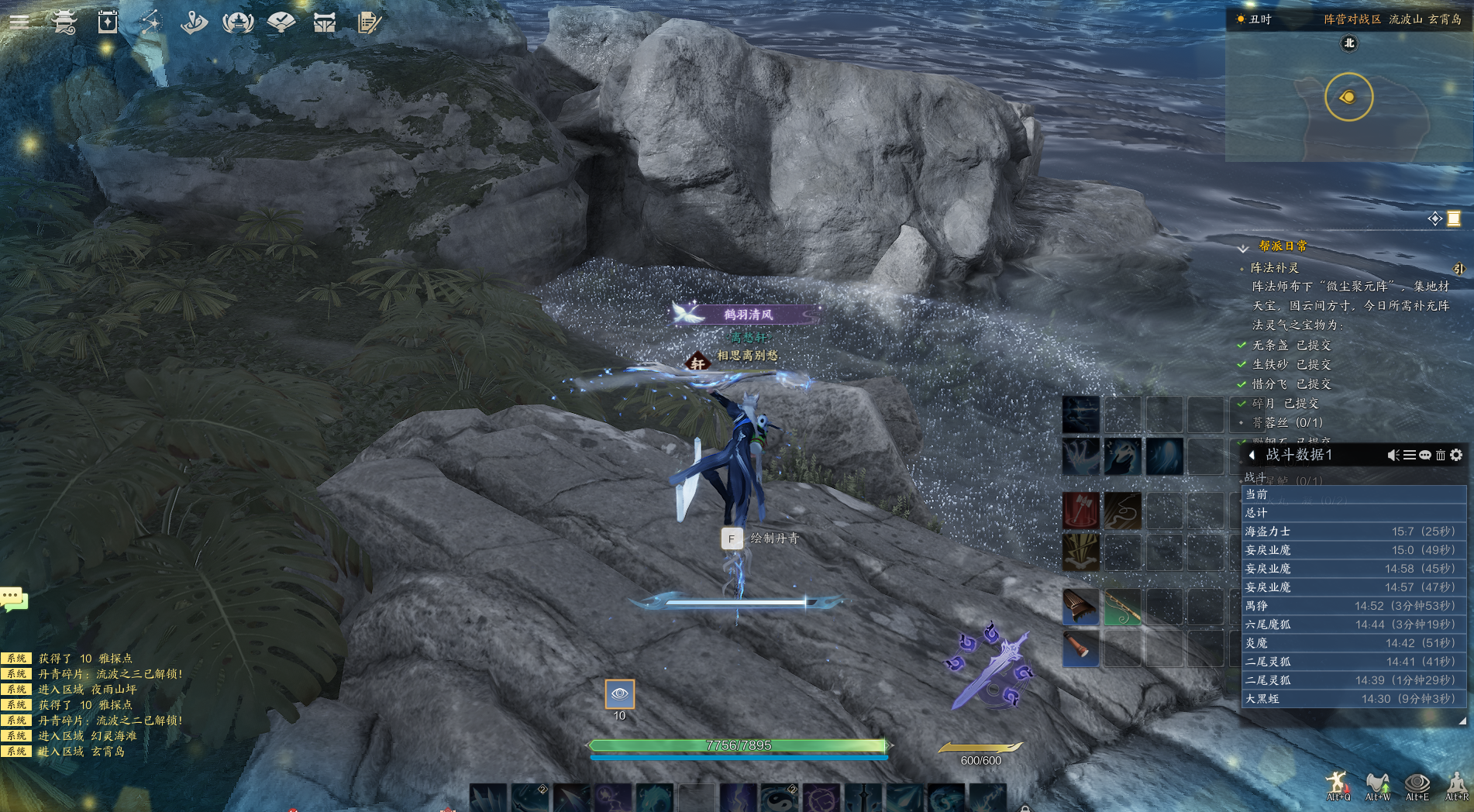Click the yellow scroll icon under the minimap
Screen dimensions: 1474x812
tap(1454, 218)
